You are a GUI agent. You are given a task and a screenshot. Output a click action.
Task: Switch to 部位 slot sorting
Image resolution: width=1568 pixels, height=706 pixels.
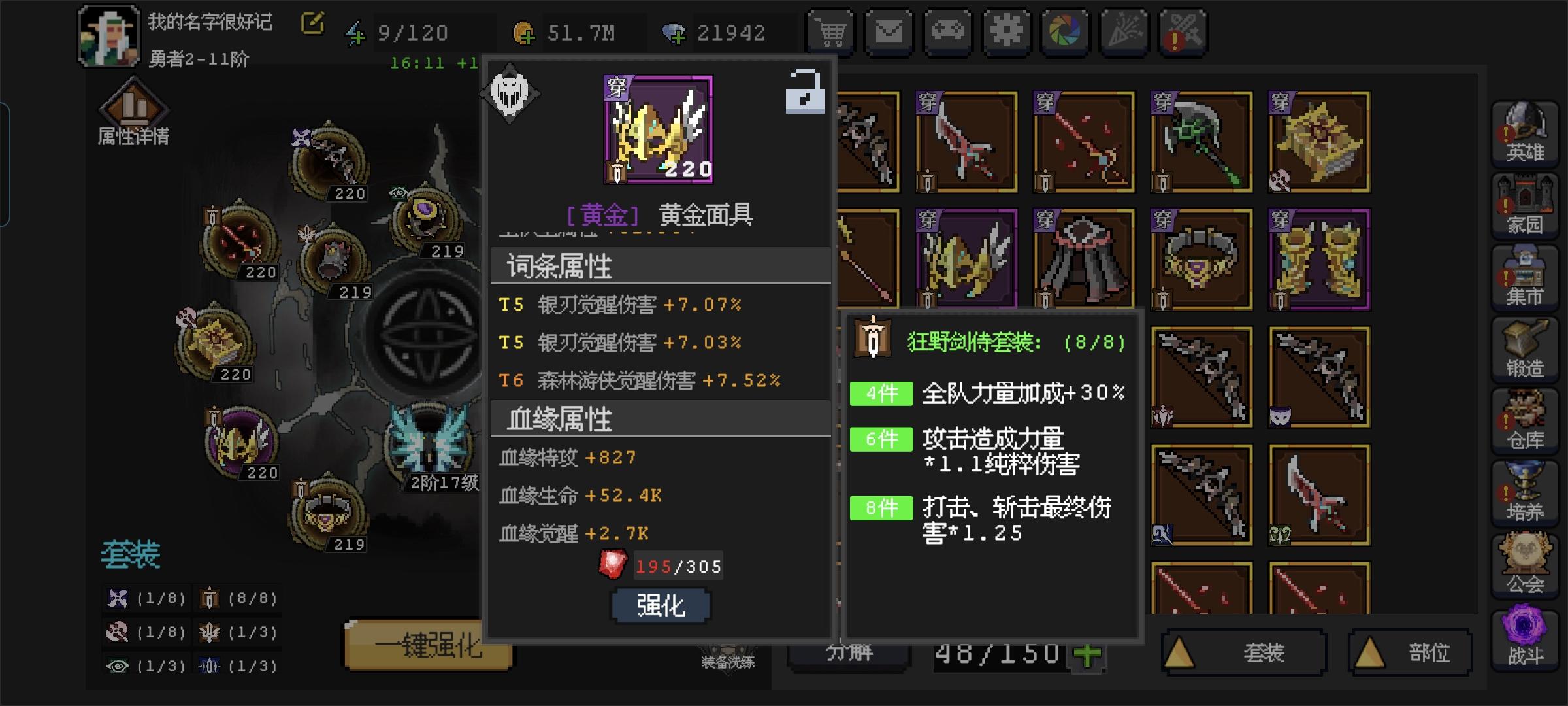[x=1411, y=651]
